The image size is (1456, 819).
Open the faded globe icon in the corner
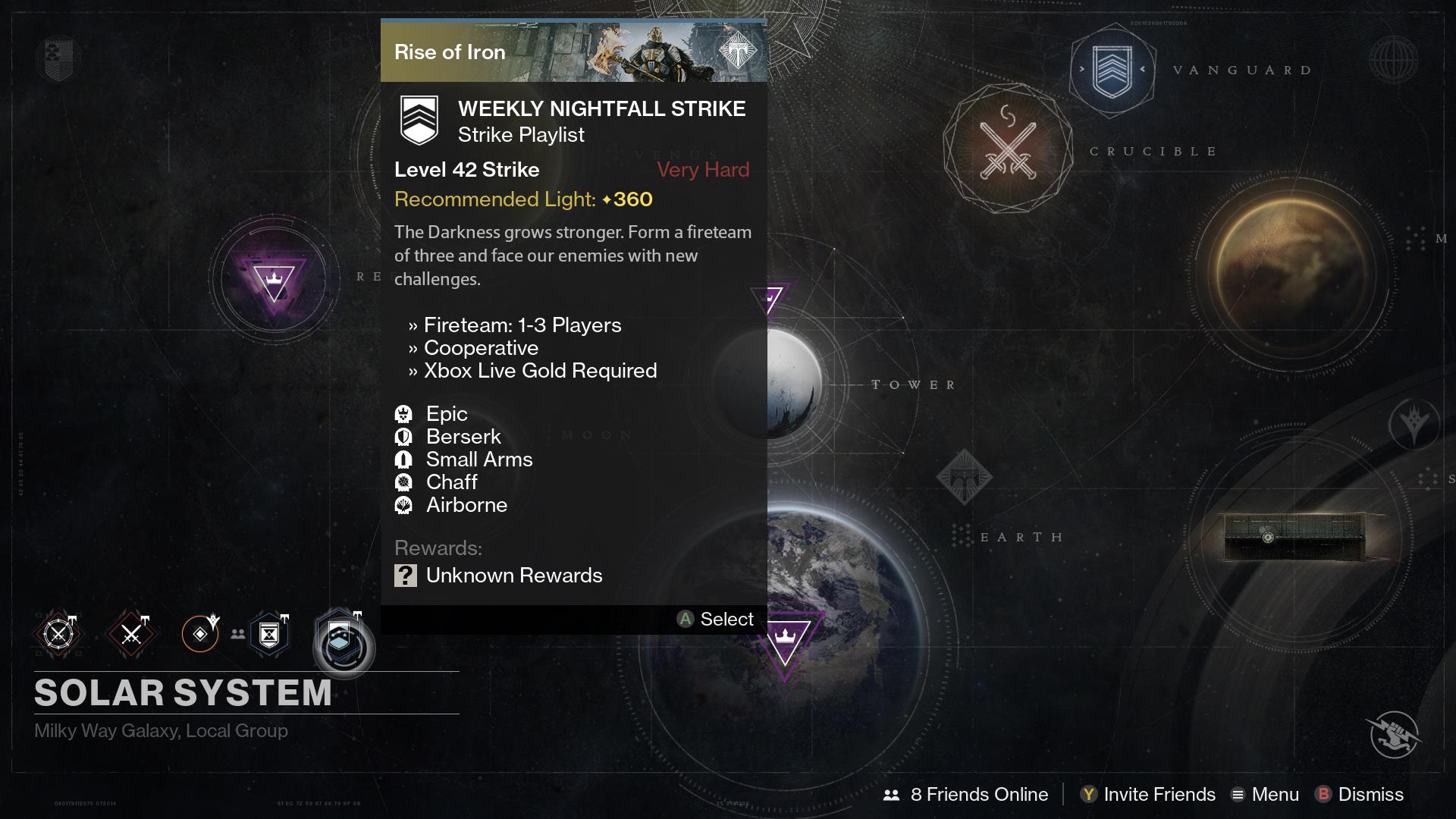(x=1394, y=60)
